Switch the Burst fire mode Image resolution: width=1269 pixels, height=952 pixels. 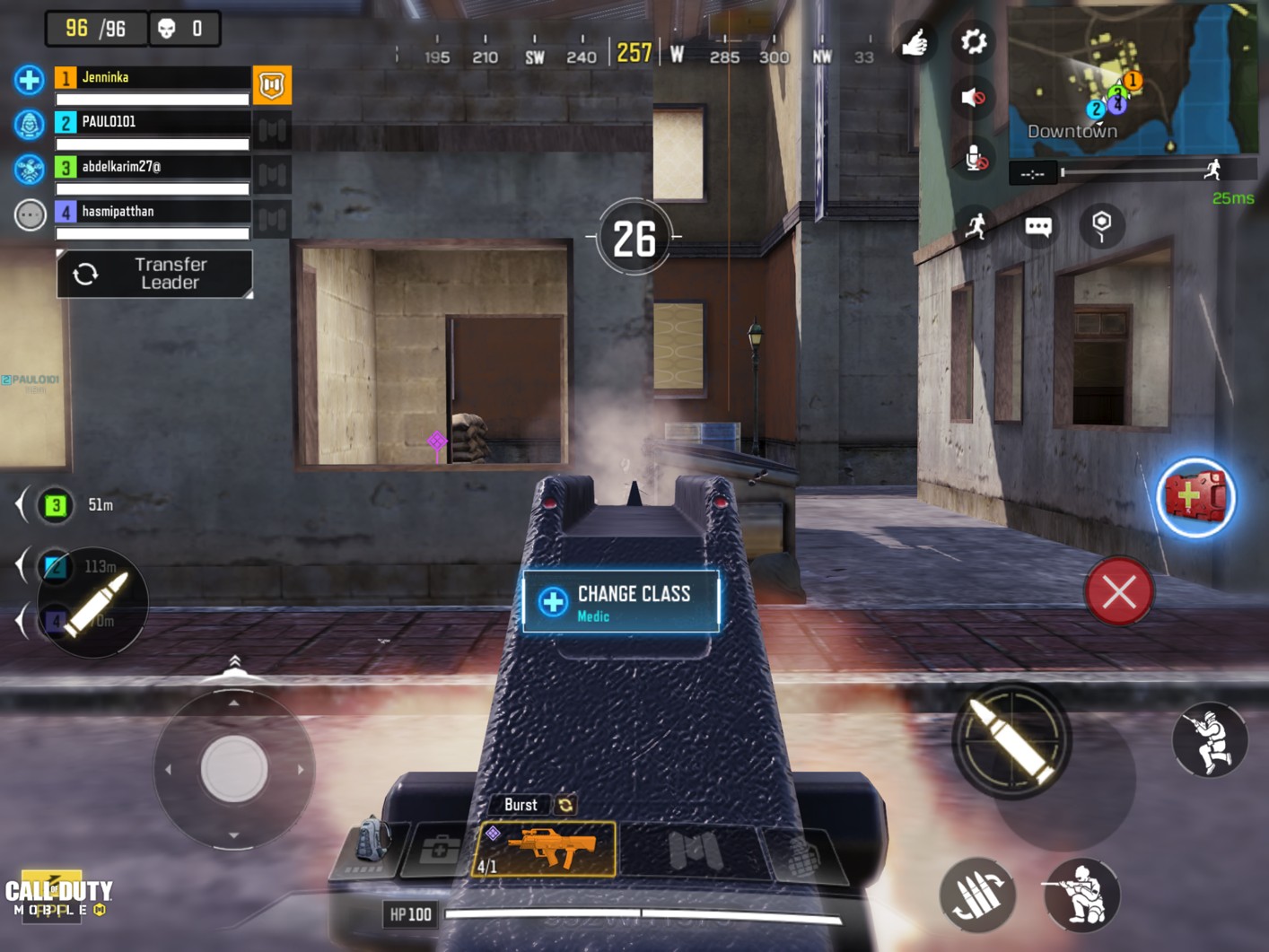pos(565,805)
